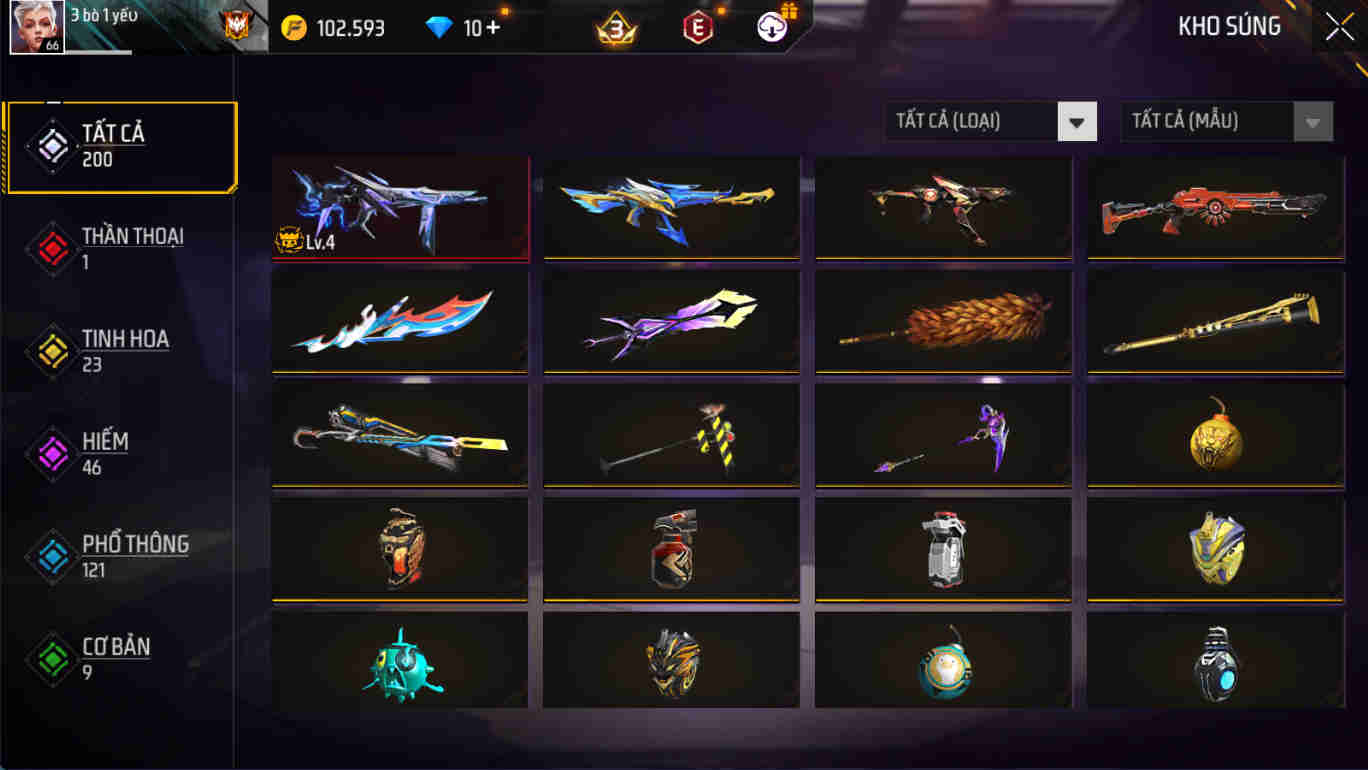Click the orange rifle skin in top row
1368x770 pixels.
tap(1214, 207)
